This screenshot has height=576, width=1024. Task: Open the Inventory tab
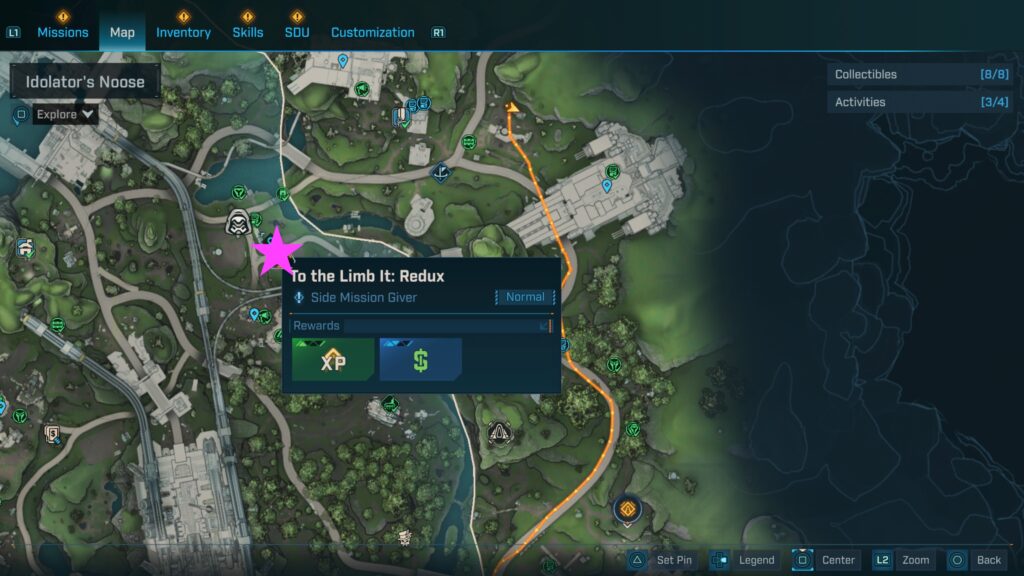183,32
